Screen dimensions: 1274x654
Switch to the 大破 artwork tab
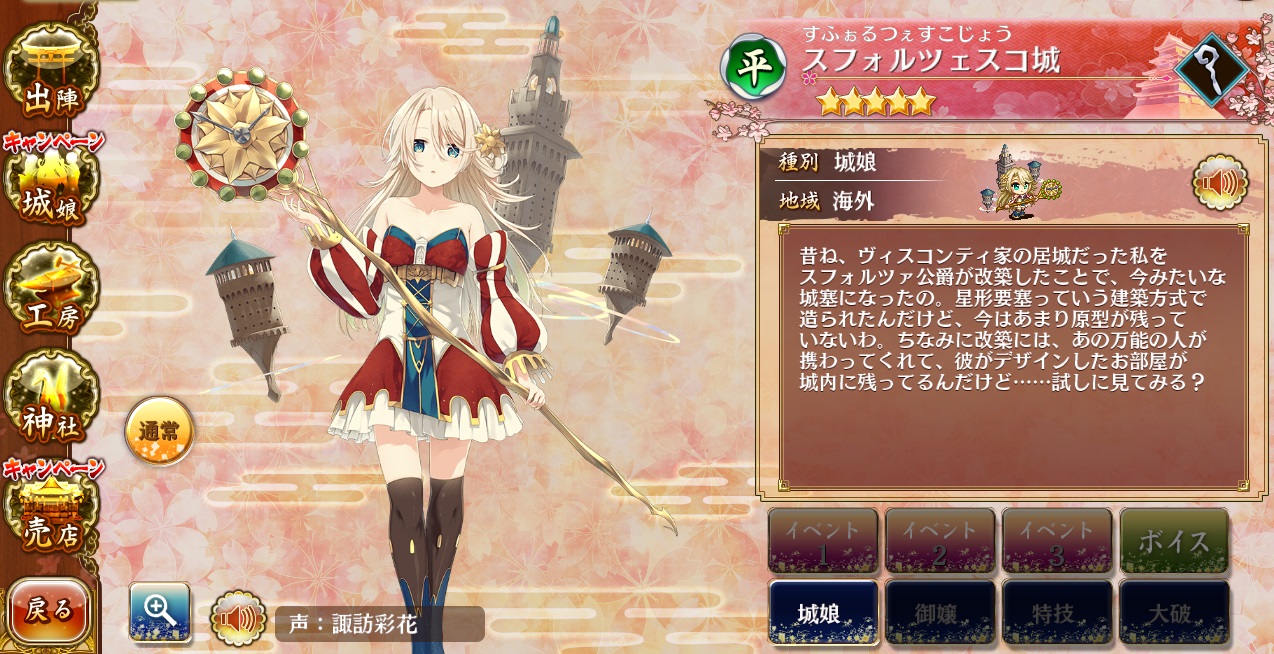click(x=1174, y=612)
